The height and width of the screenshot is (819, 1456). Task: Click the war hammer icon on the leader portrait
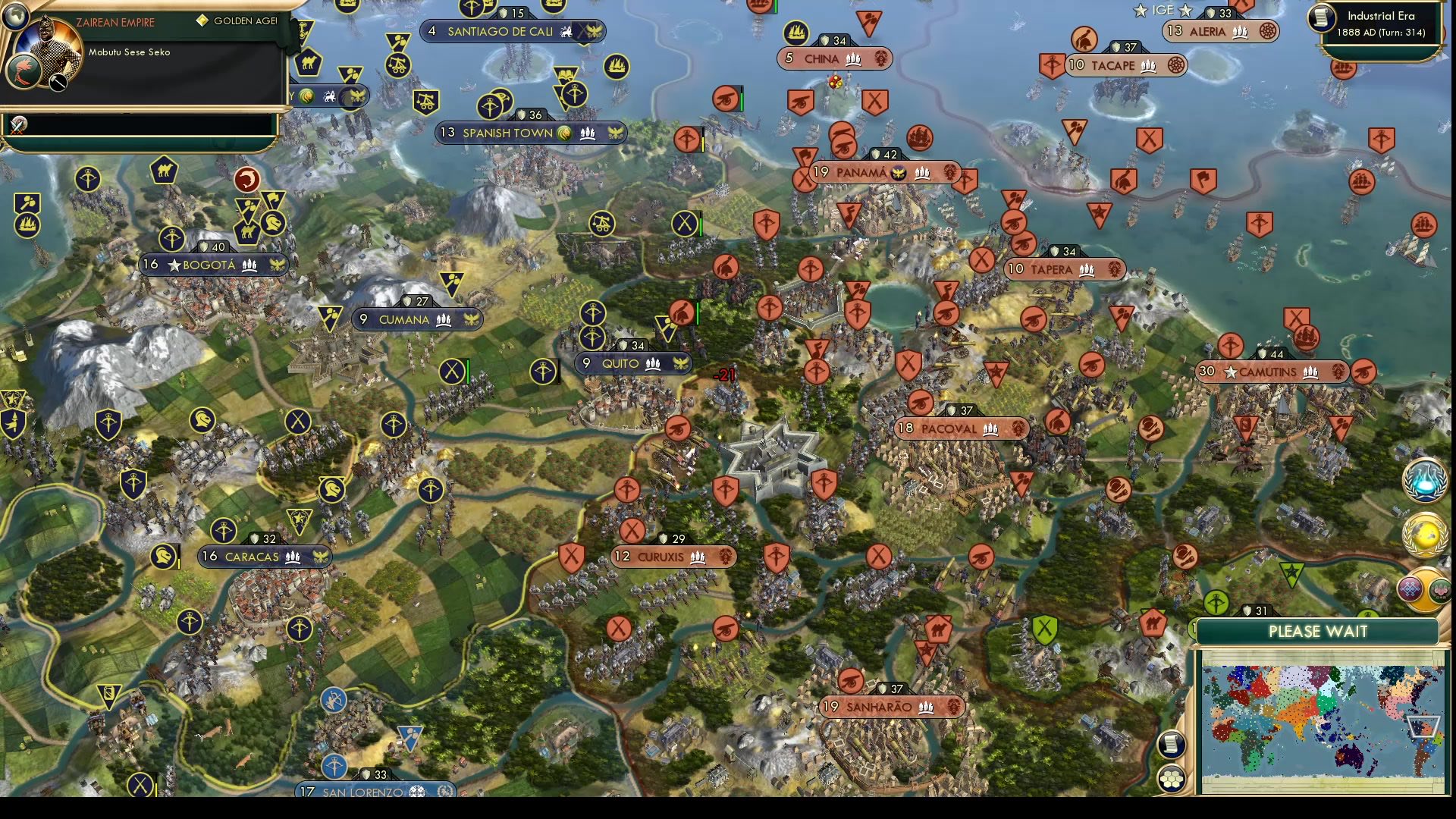[x=58, y=83]
